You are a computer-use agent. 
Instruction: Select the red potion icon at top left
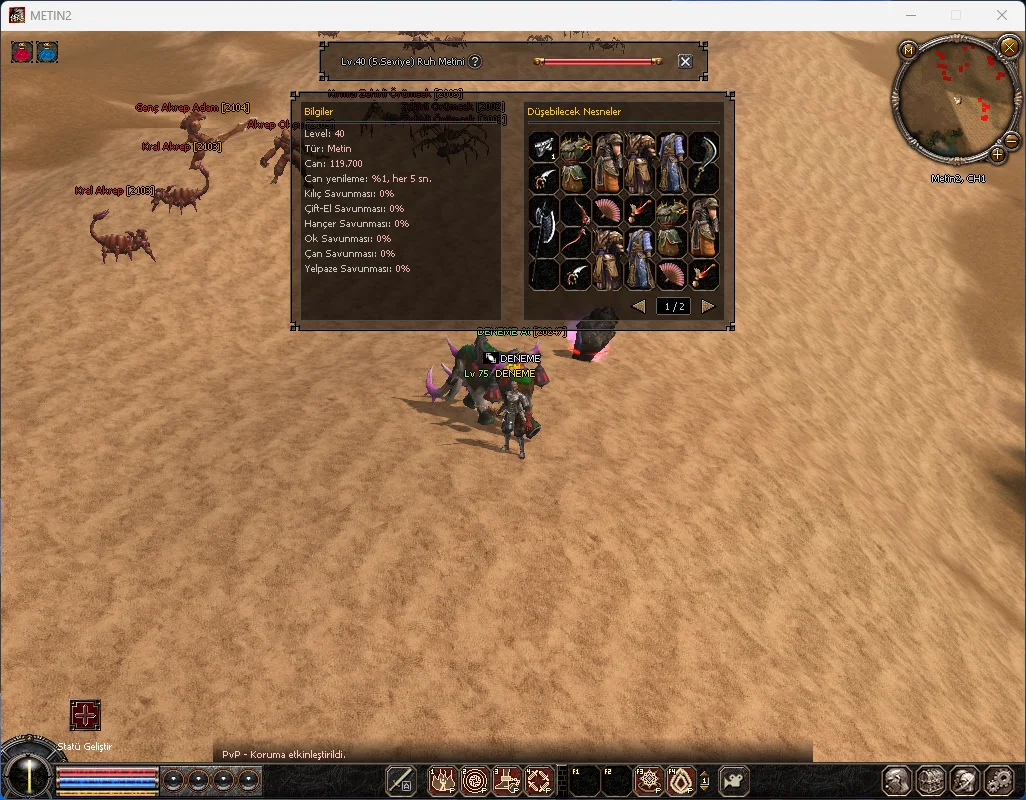pos(22,52)
